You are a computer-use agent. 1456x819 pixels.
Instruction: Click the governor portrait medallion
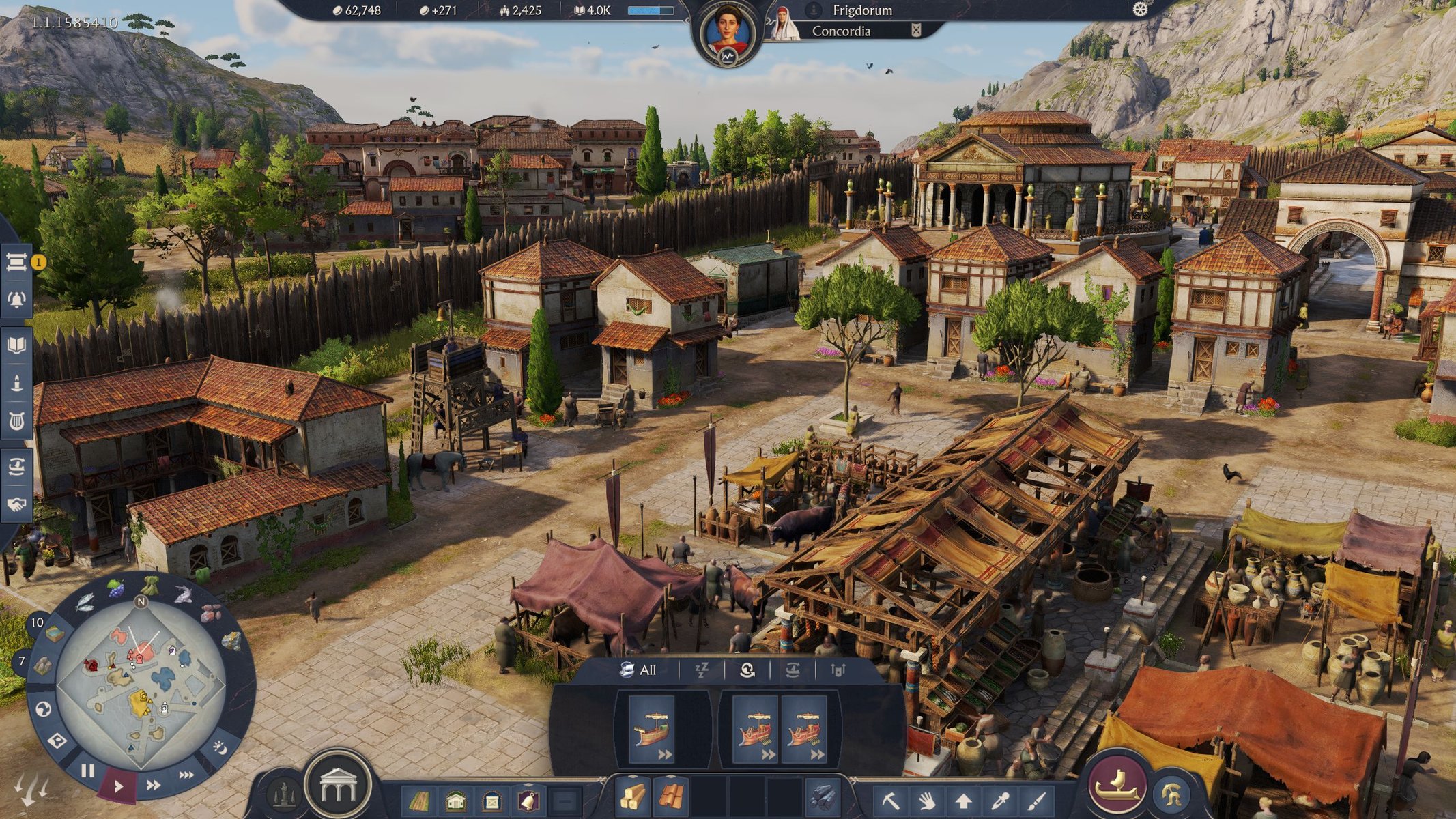(x=728, y=31)
